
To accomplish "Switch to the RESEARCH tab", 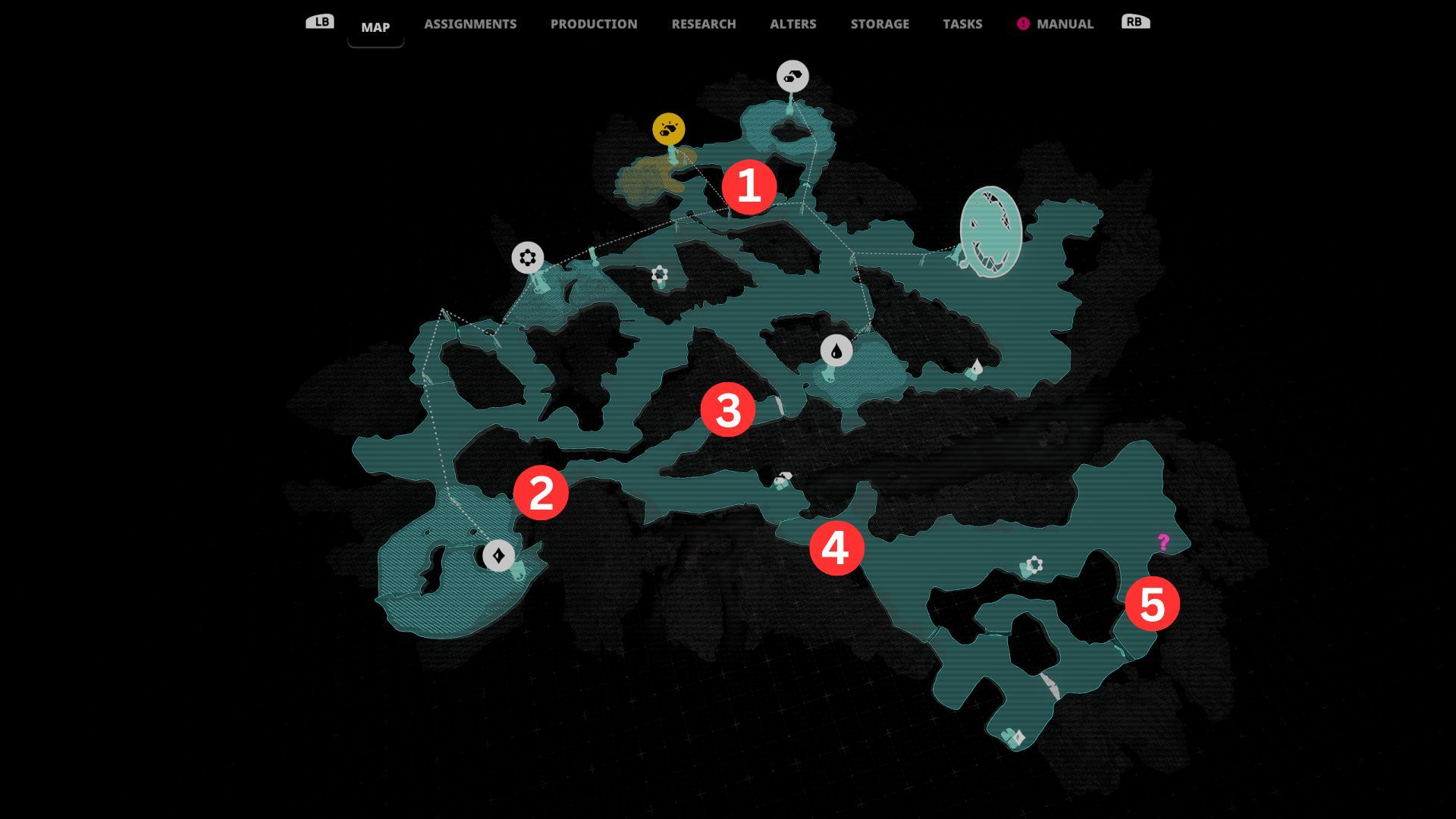I will click(x=703, y=24).
